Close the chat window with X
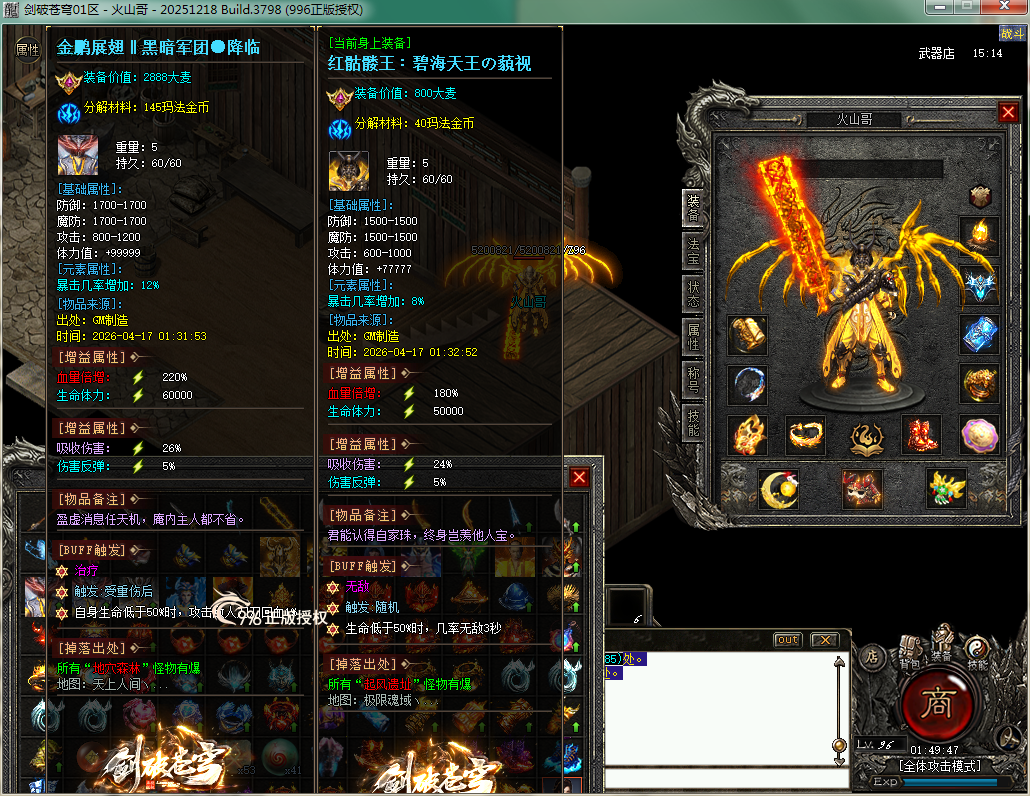This screenshot has height=796, width=1030. click(823, 640)
